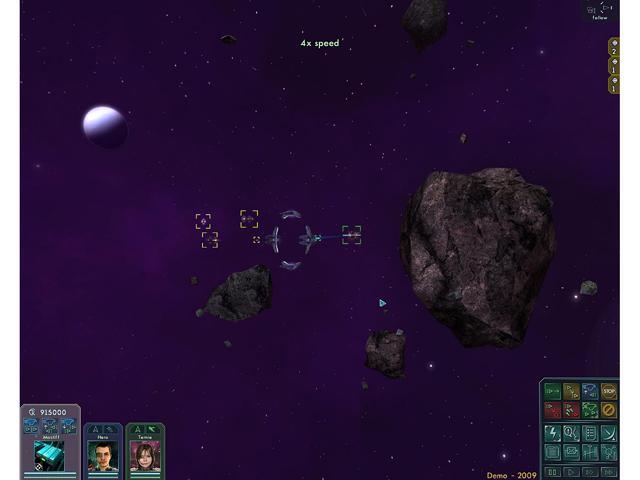Screen dimensions: 640x480
Task: Select pilot Ternie's portrait
Action: (x=145, y=456)
